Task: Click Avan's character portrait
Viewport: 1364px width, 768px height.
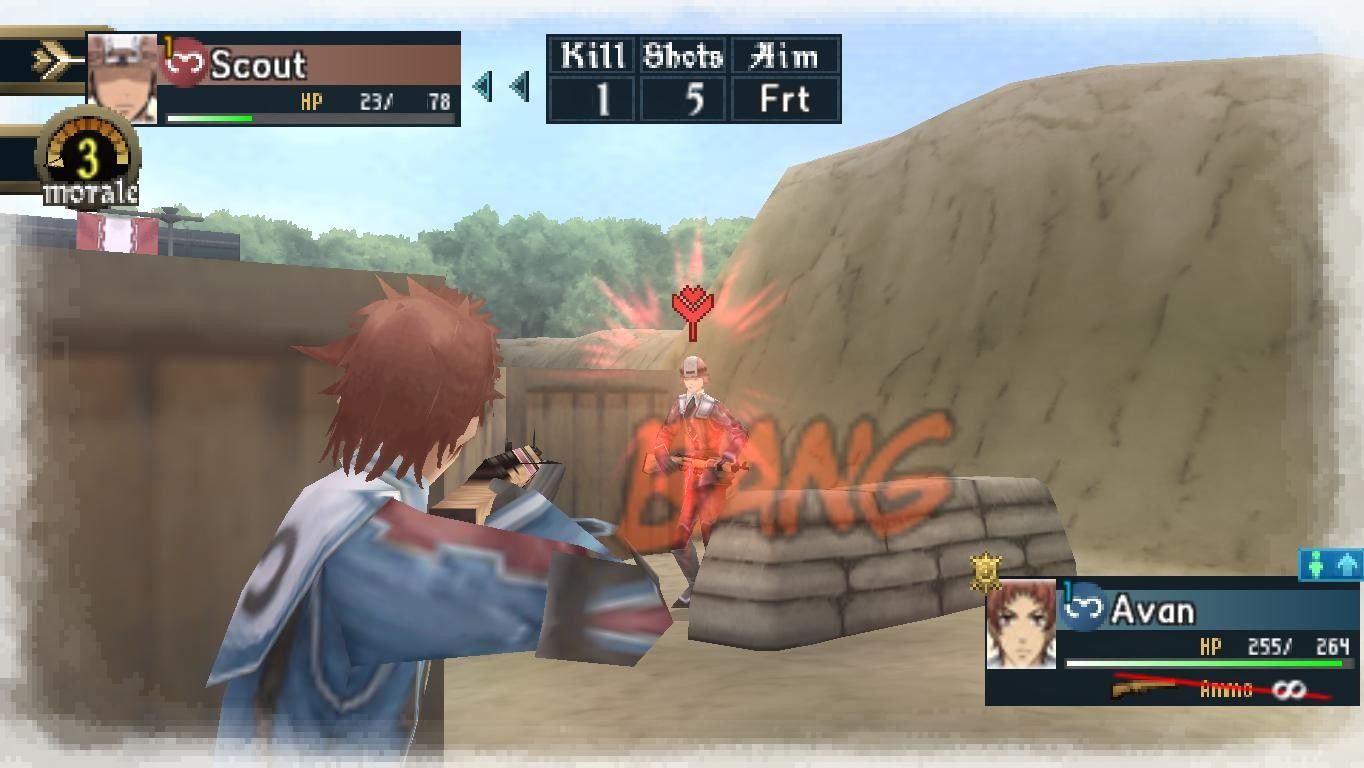Action: (1021, 624)
